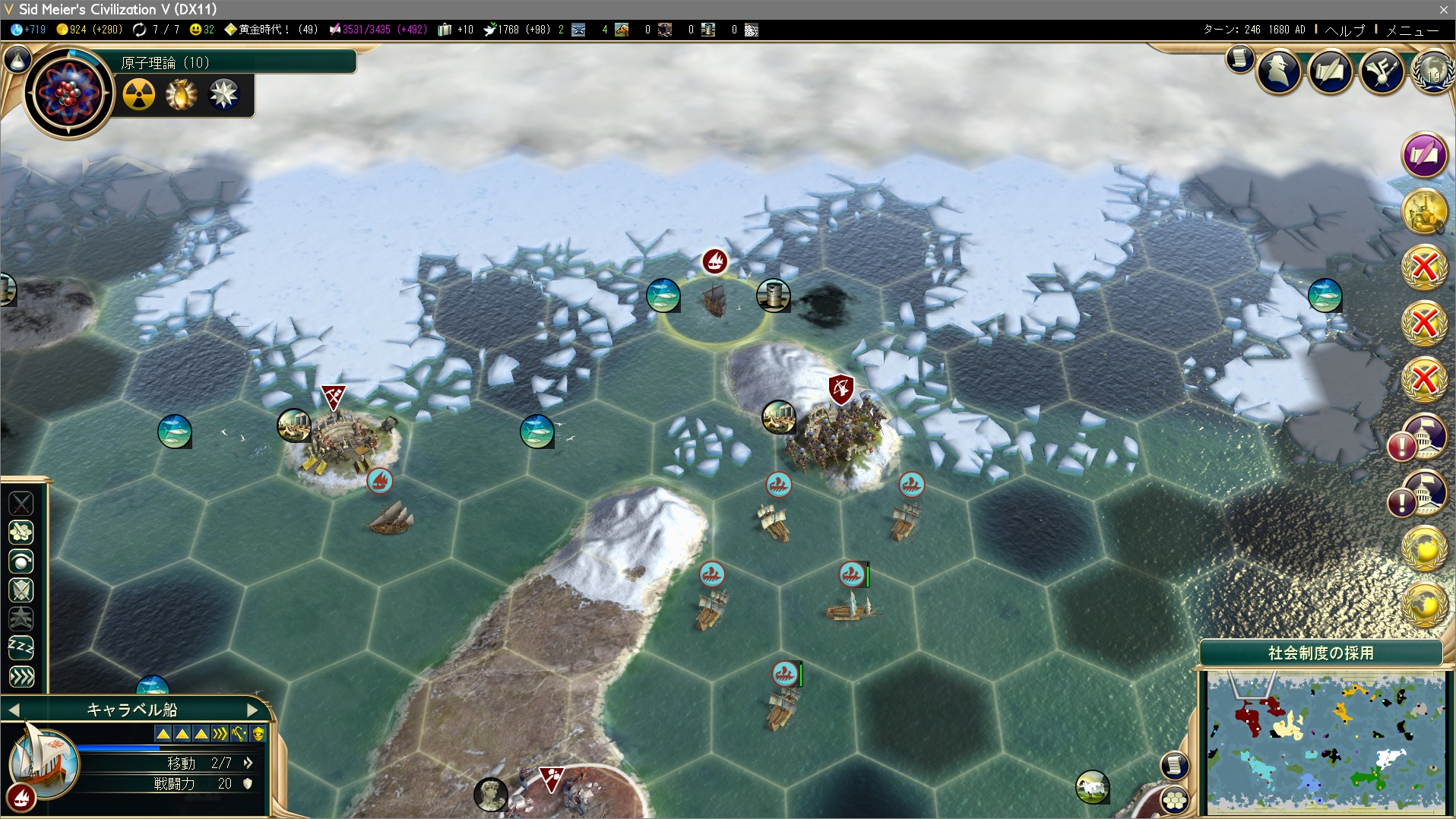Choose the rotating-arrow sphere unit action
The image size is (1456, 819).
[21, 561]
